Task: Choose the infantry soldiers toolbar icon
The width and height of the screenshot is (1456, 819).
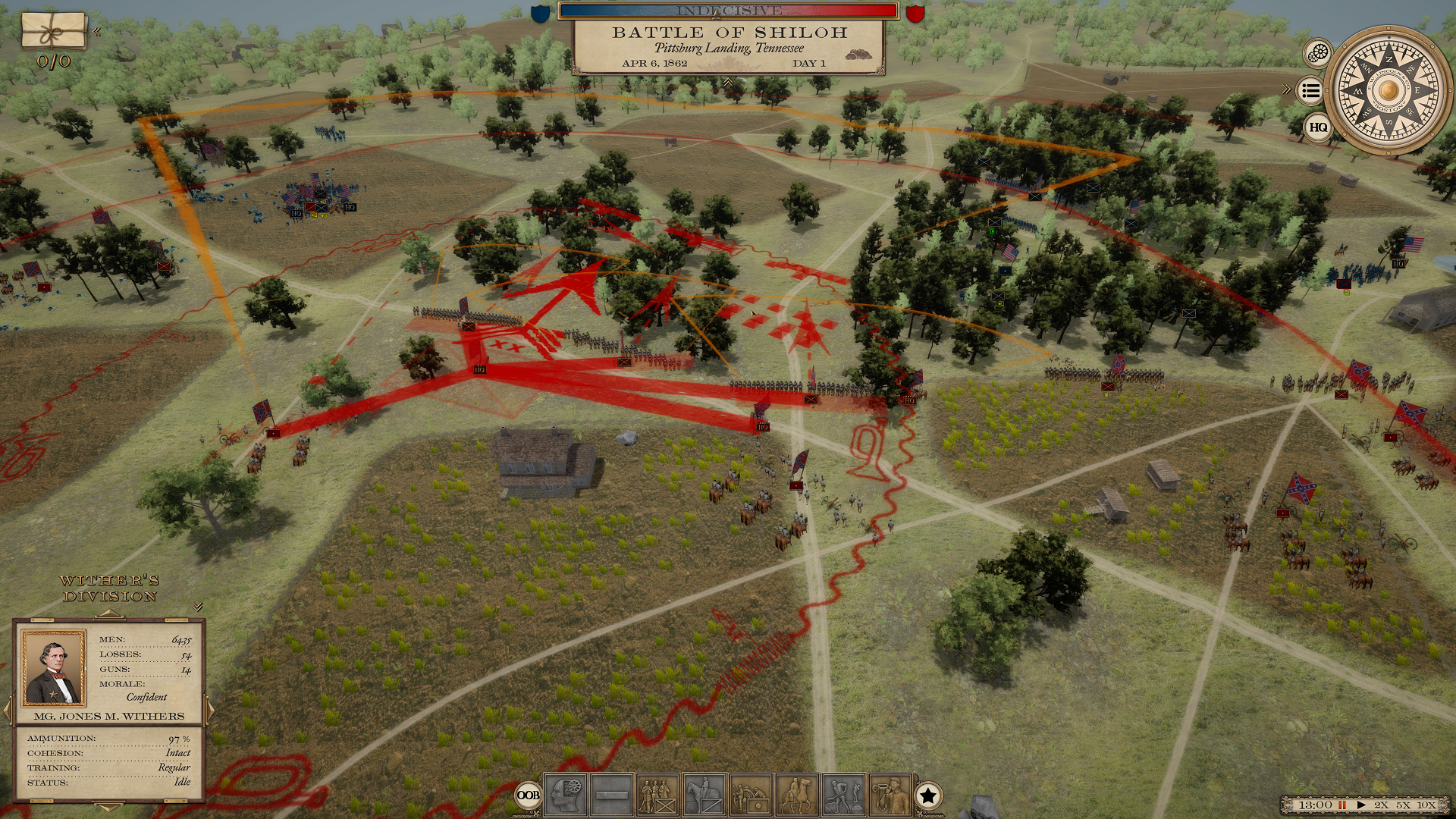Action: tap(657, 795)
